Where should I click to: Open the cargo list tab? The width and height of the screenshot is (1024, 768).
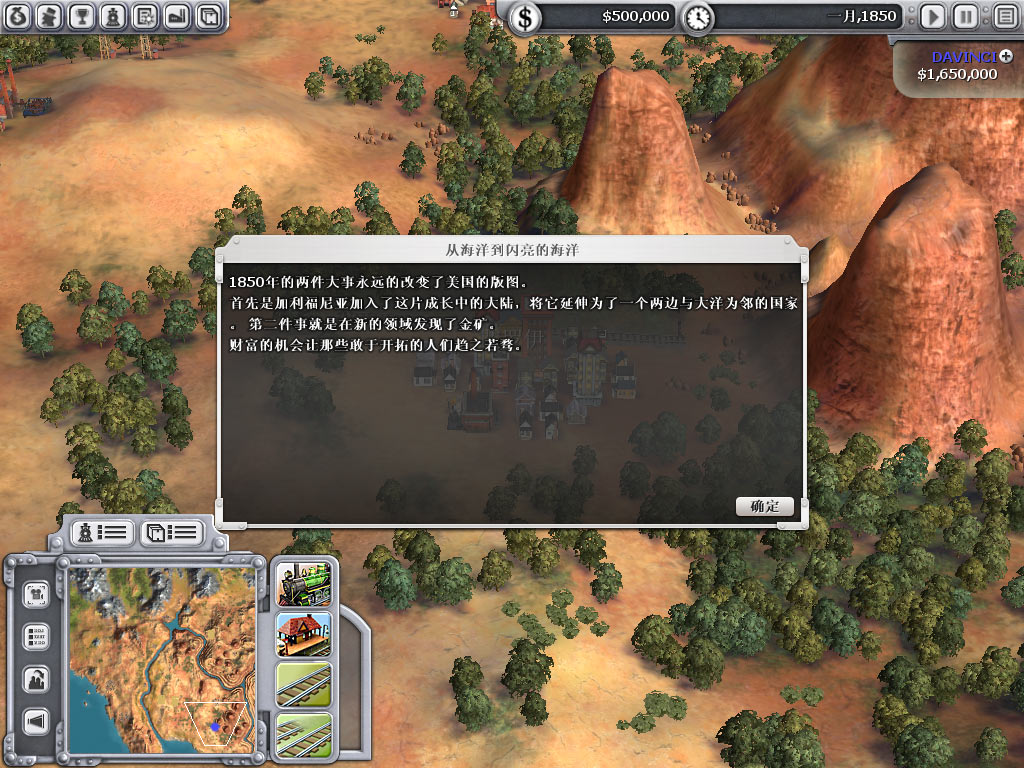click(171, 532)
